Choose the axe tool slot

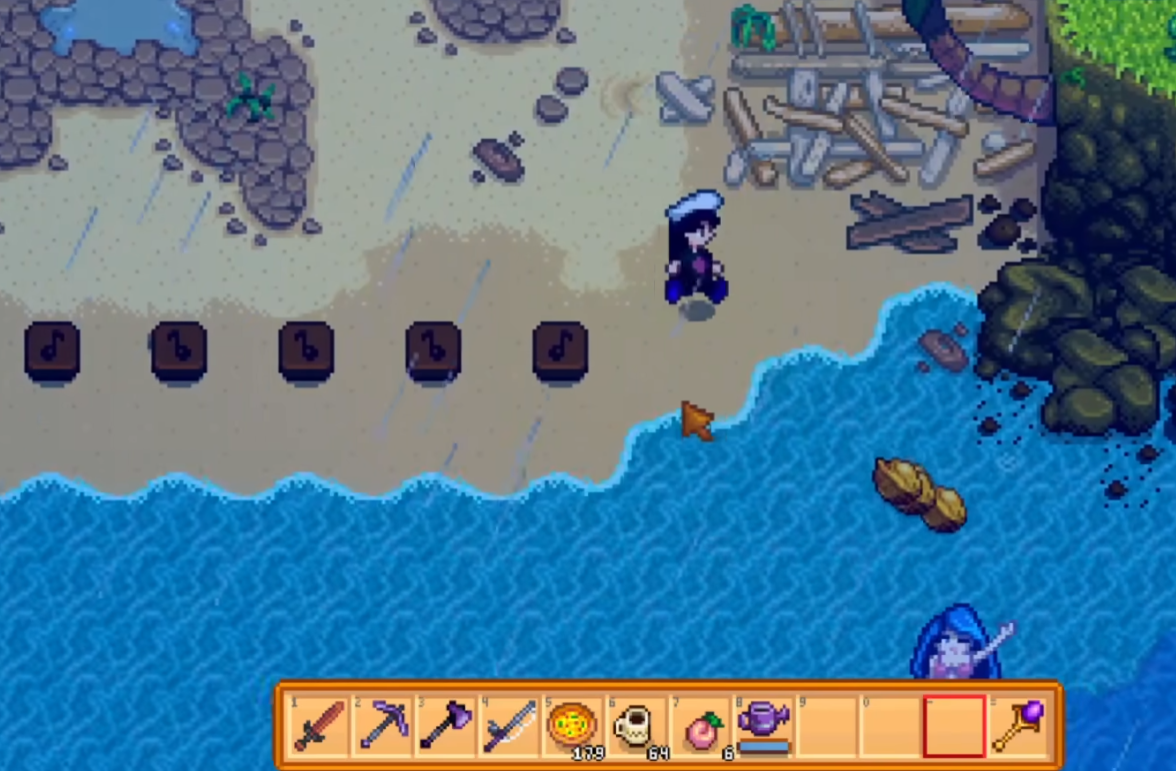click(x=445, y=726)
